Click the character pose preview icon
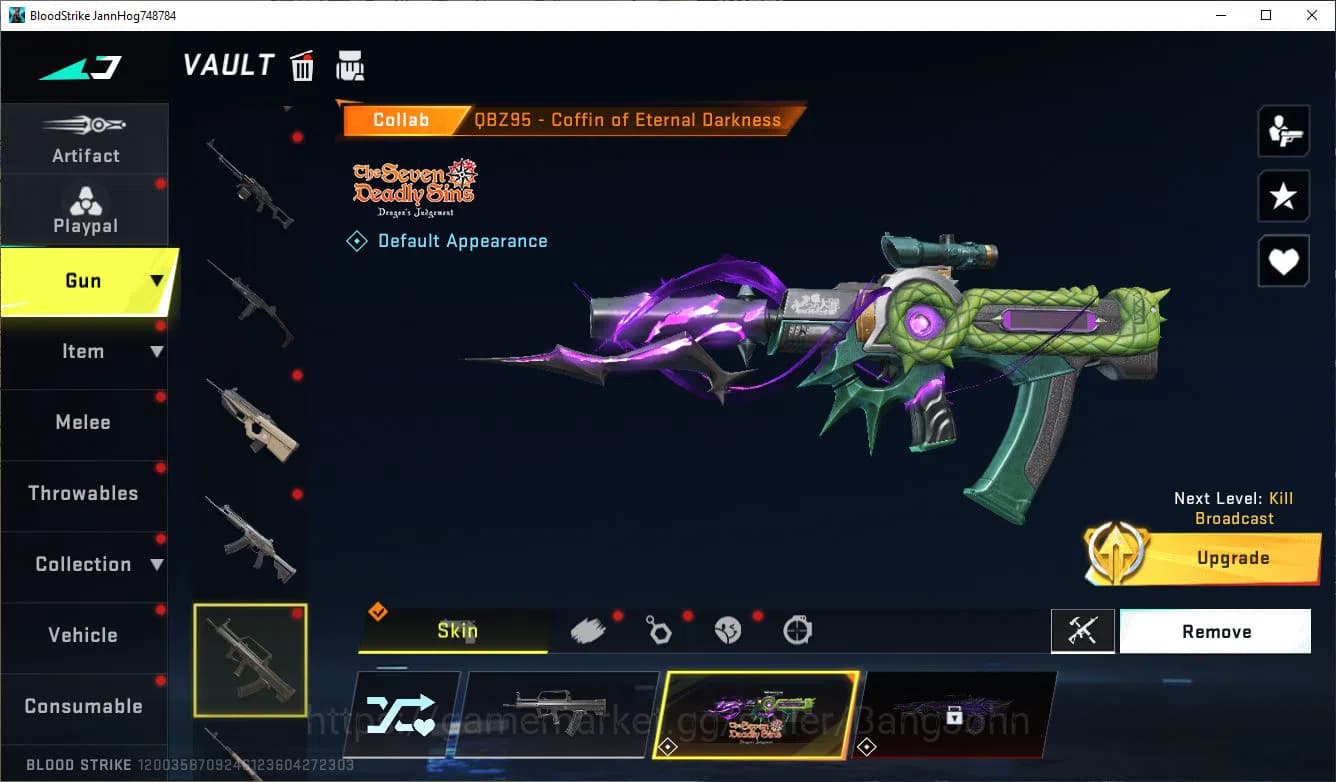The width and height of the screenshot is (1336, 782). [x=1284, y=131]
